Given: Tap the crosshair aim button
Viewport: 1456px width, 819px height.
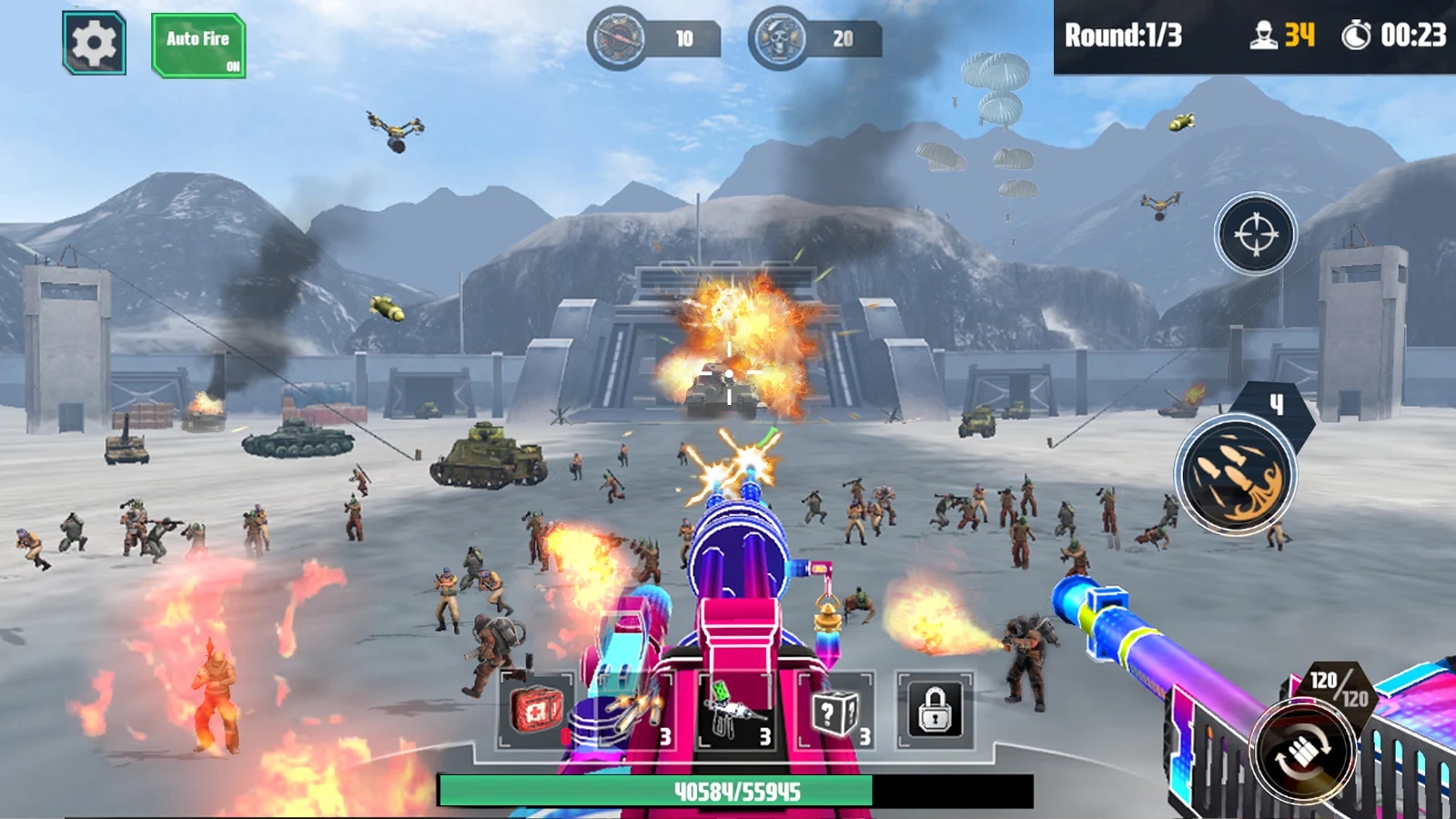Looking at the screenshot, I should [x=1256, y=235].
